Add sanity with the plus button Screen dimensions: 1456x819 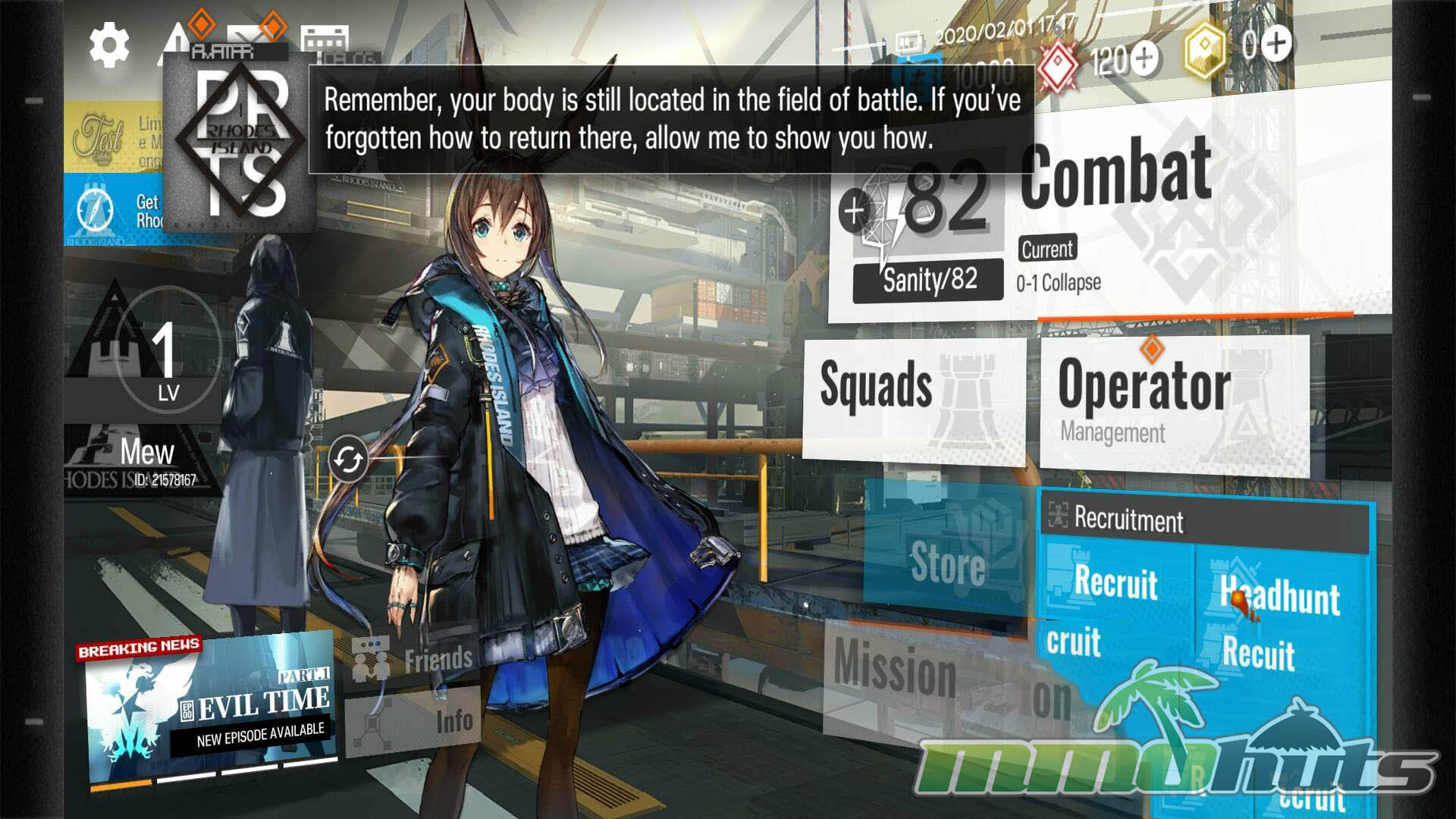pyautogui.click(x=855, y=212)
